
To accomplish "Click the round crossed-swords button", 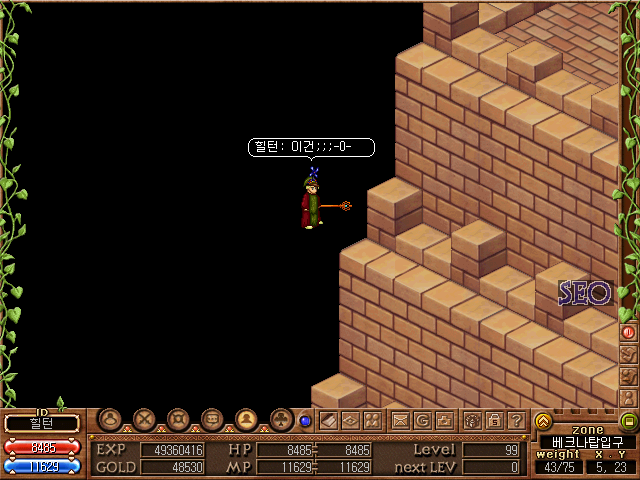I will [144, 420].
